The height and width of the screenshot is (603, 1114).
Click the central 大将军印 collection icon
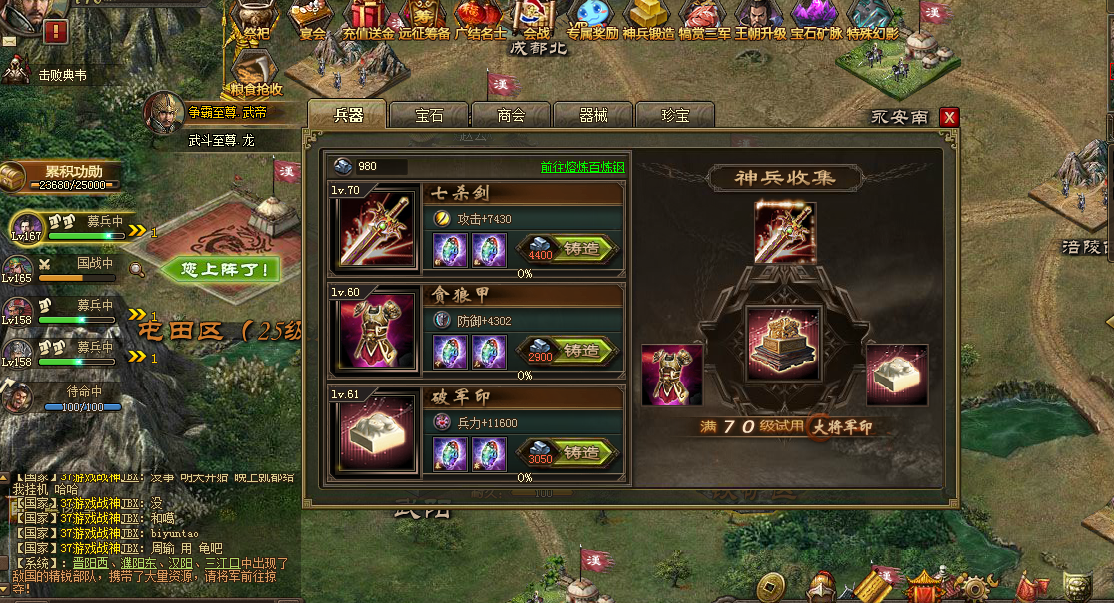[x=783, y=343]
